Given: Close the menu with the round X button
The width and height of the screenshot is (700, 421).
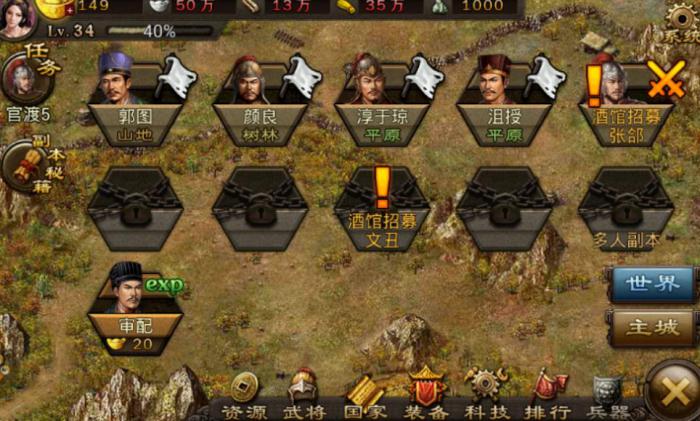Looking at the screenshot, I should tap(672, 389).
